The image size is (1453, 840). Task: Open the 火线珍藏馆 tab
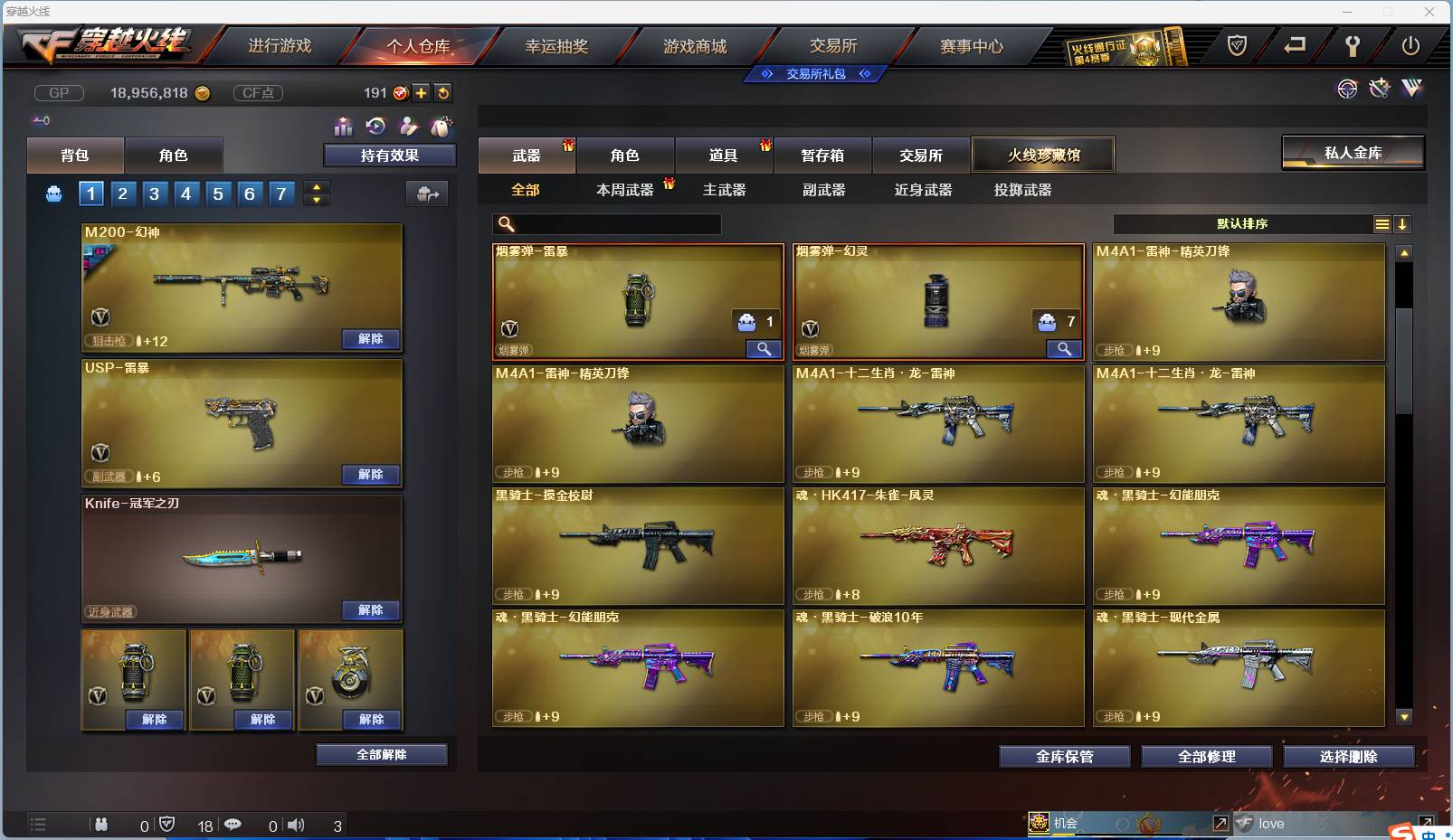coord(1044,154)
